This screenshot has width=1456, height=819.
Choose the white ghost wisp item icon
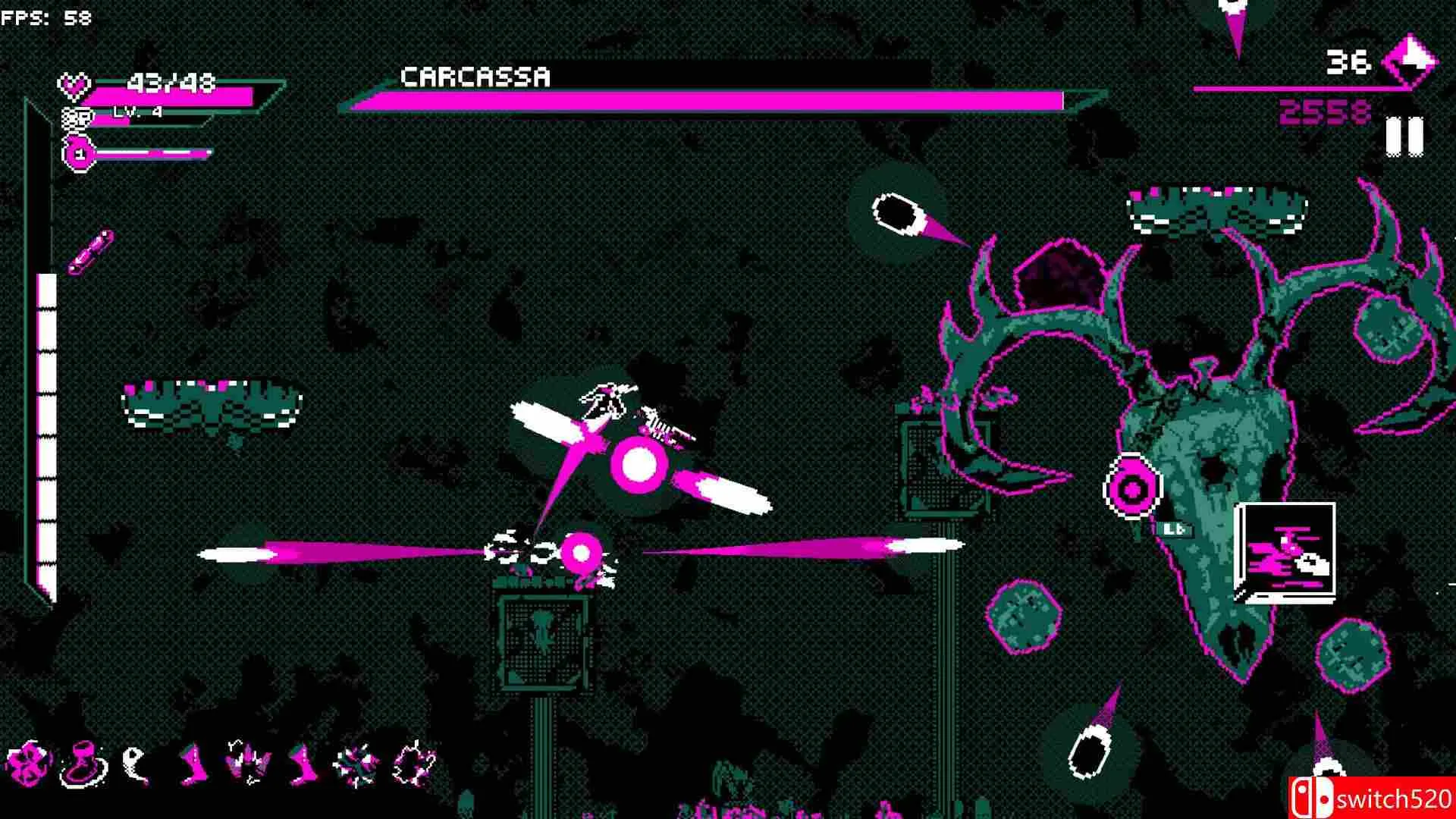pos(135,763)
